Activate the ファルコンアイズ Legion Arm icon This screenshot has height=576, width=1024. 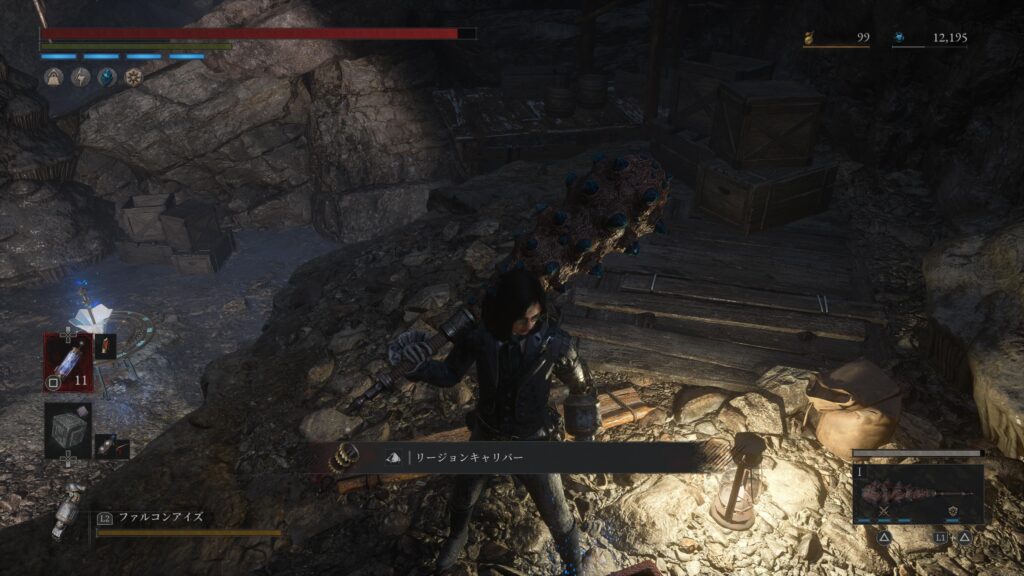point(71,510)
